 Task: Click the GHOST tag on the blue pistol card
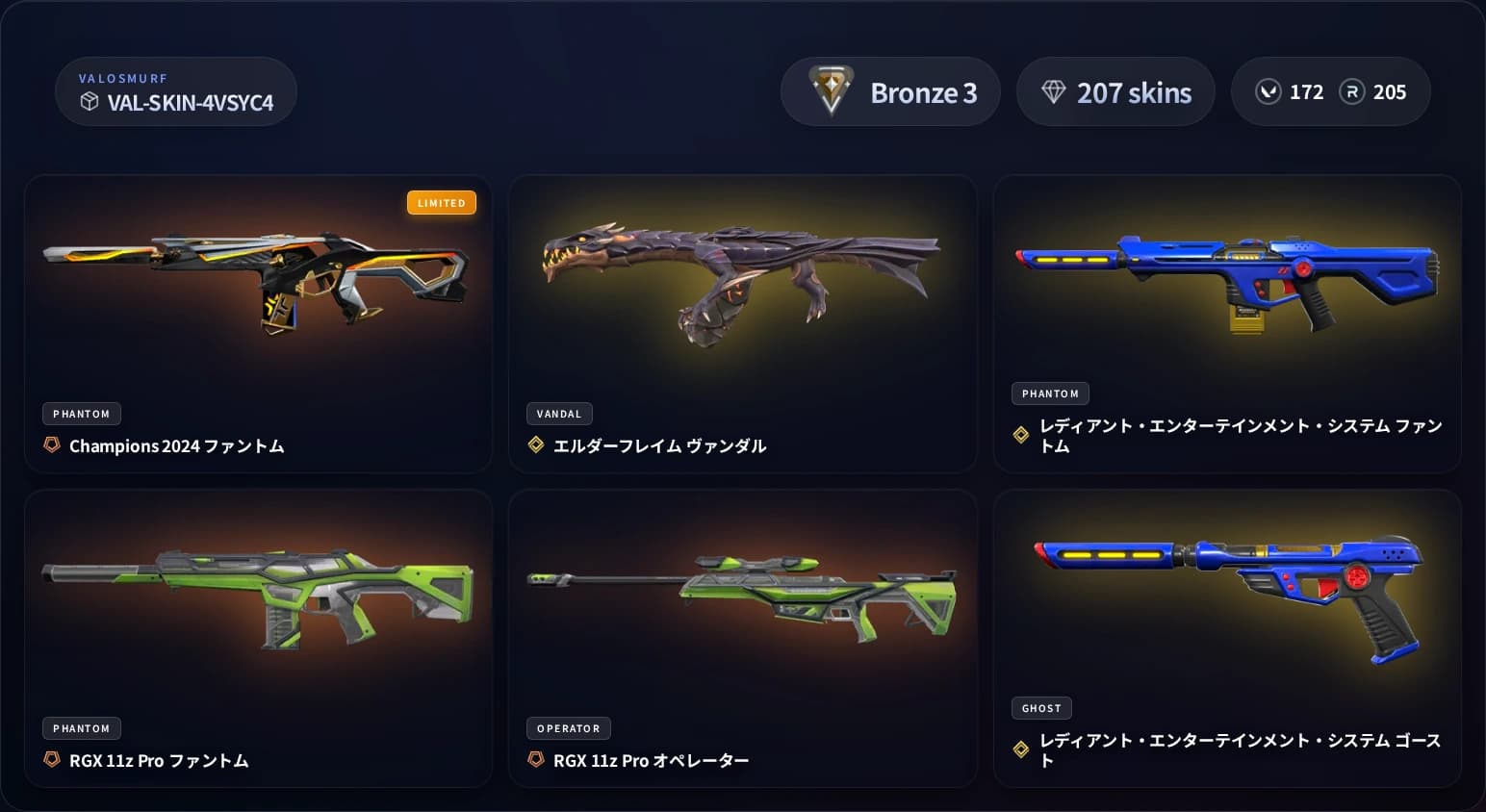pyautogui.click(x=1041, y=708)
